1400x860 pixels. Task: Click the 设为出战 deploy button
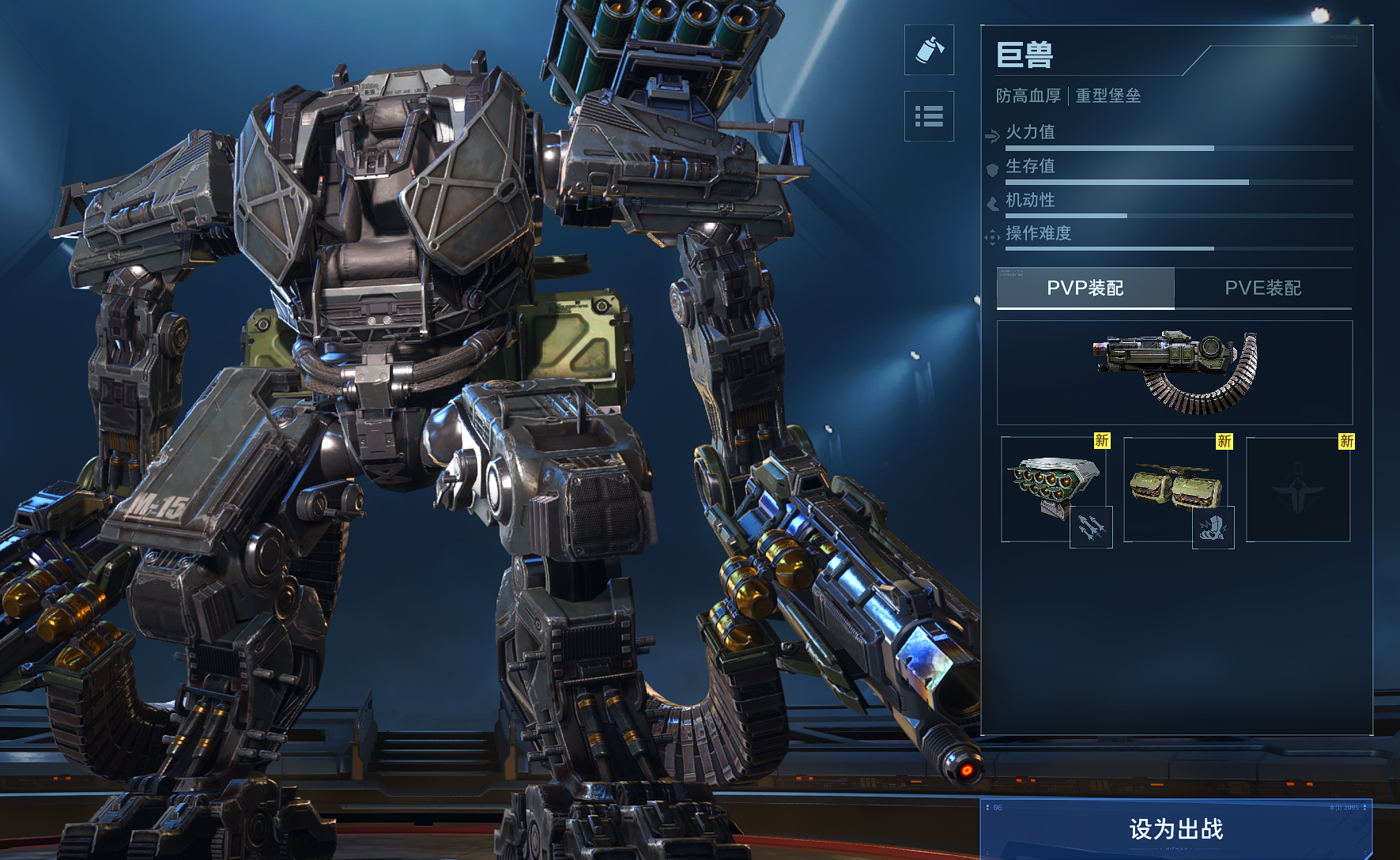pos(1175,828)
